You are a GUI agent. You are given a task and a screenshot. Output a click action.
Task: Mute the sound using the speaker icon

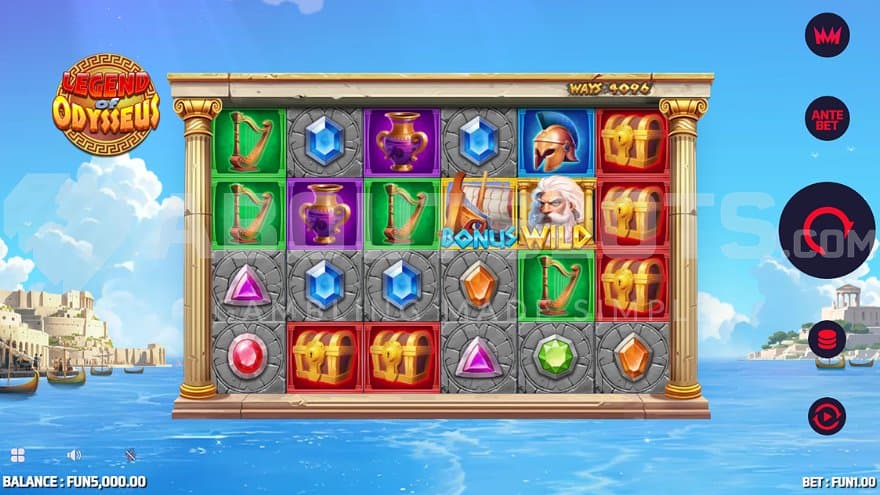73,455
